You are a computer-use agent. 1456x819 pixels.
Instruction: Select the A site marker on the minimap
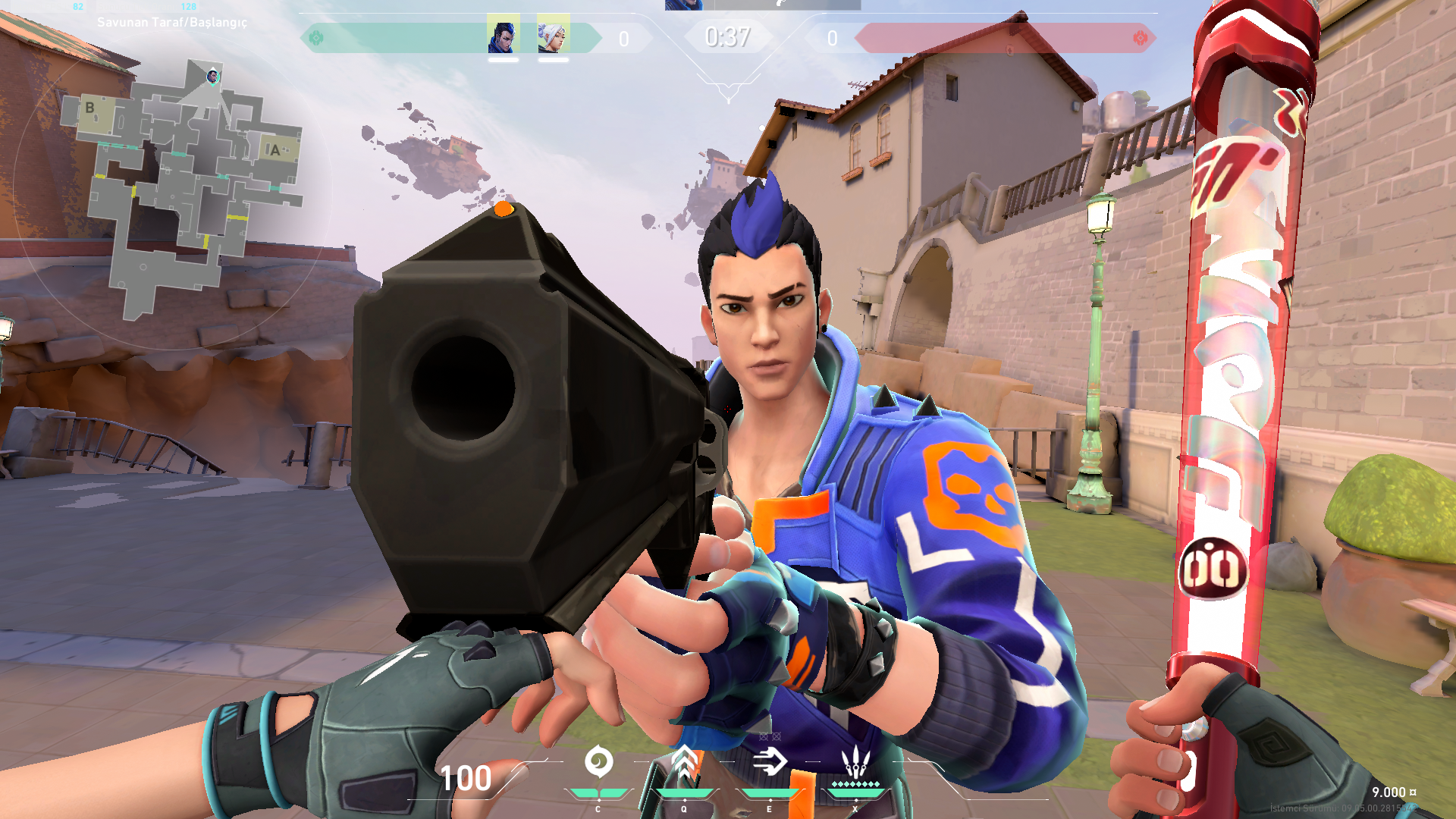275,150
